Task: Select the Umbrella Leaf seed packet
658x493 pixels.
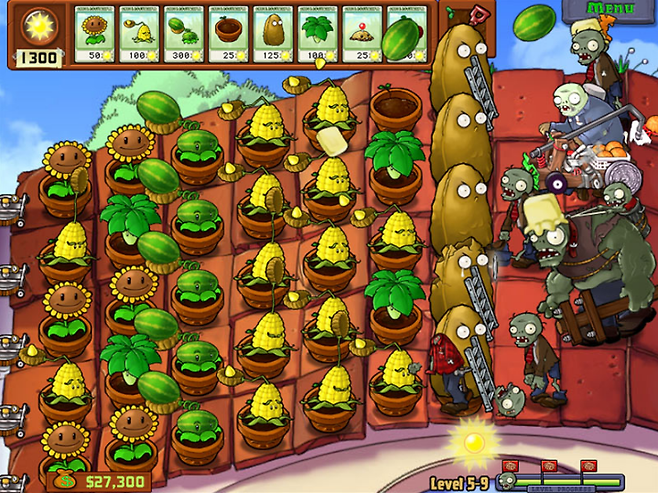Action: [x=319, y=33]
